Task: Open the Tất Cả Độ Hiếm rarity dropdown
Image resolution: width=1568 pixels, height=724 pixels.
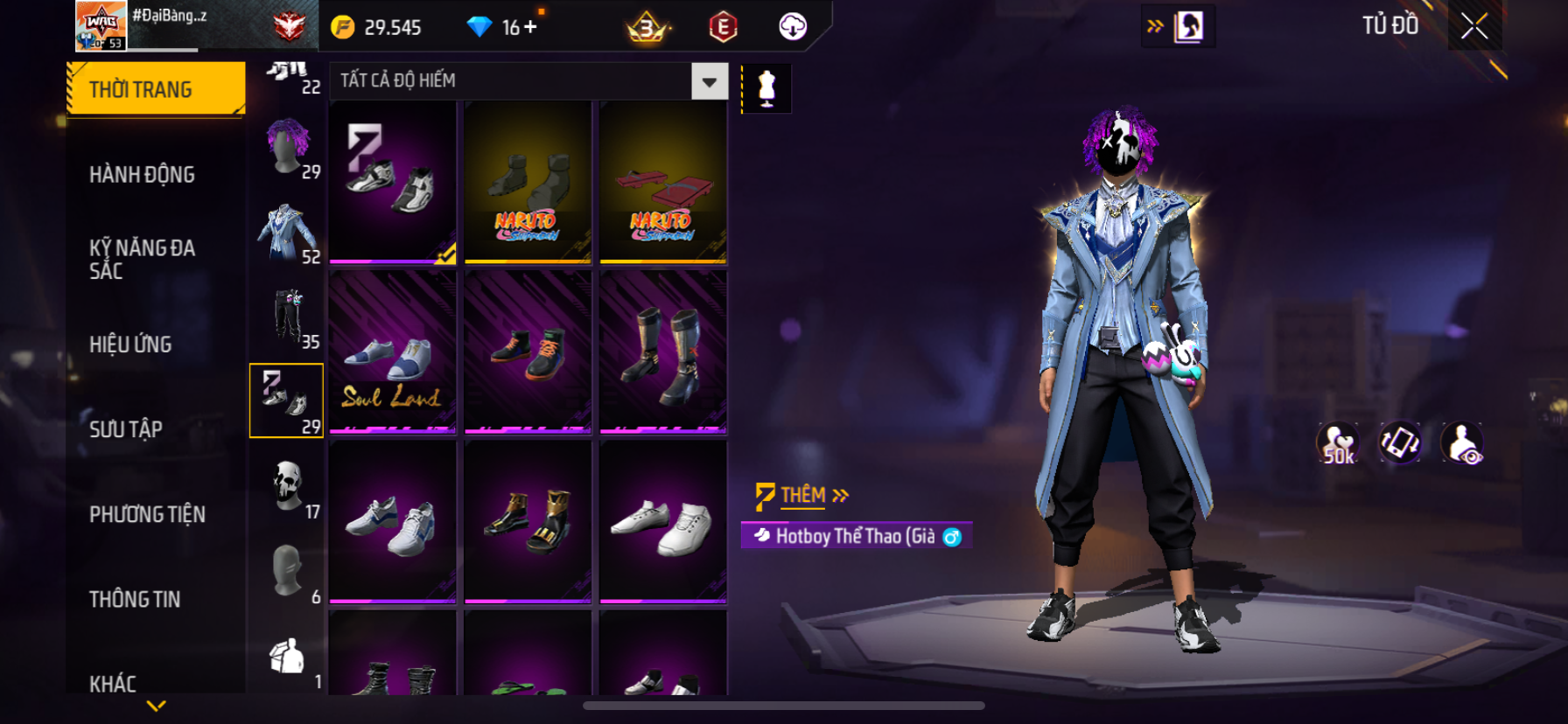Action: coord(709,81)
